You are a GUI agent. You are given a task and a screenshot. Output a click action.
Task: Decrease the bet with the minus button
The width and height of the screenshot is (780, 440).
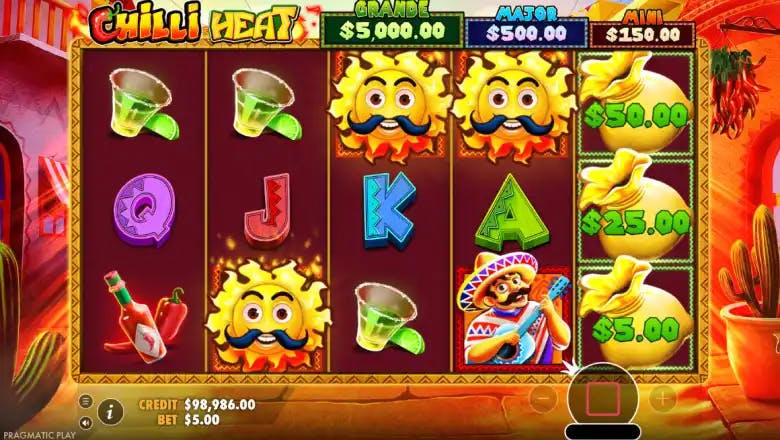coord(541,397)
